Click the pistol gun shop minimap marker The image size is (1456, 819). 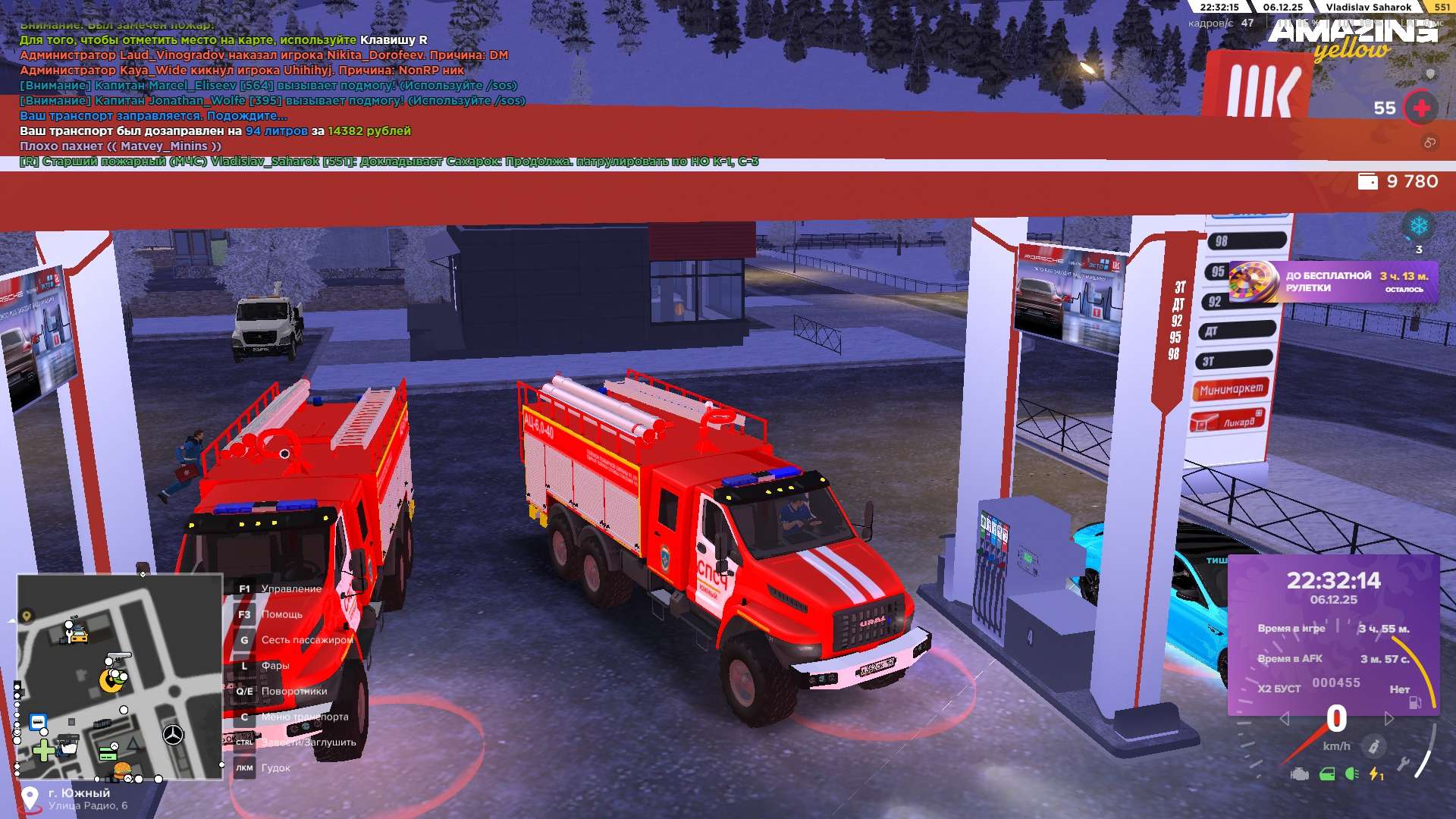118,657
